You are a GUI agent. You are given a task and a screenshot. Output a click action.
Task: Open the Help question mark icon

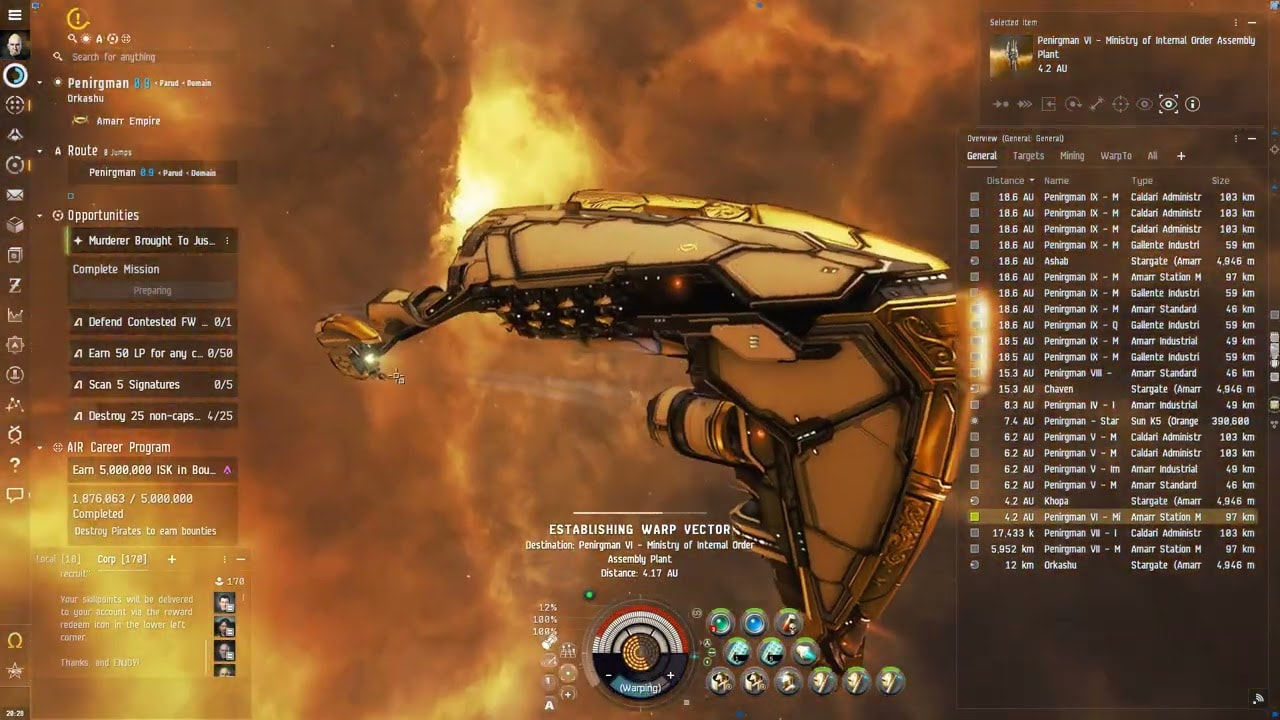[15, 465]
